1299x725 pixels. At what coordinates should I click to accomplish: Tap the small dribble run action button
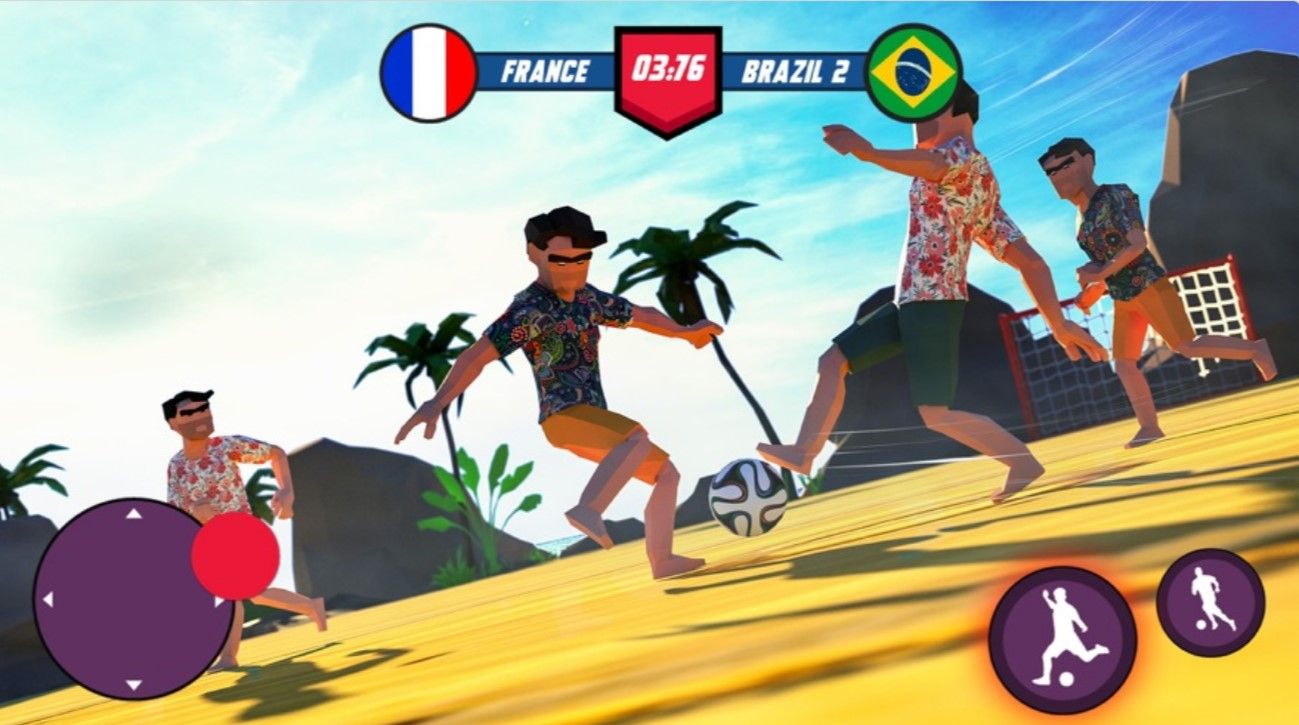[x=1210, y=602]
